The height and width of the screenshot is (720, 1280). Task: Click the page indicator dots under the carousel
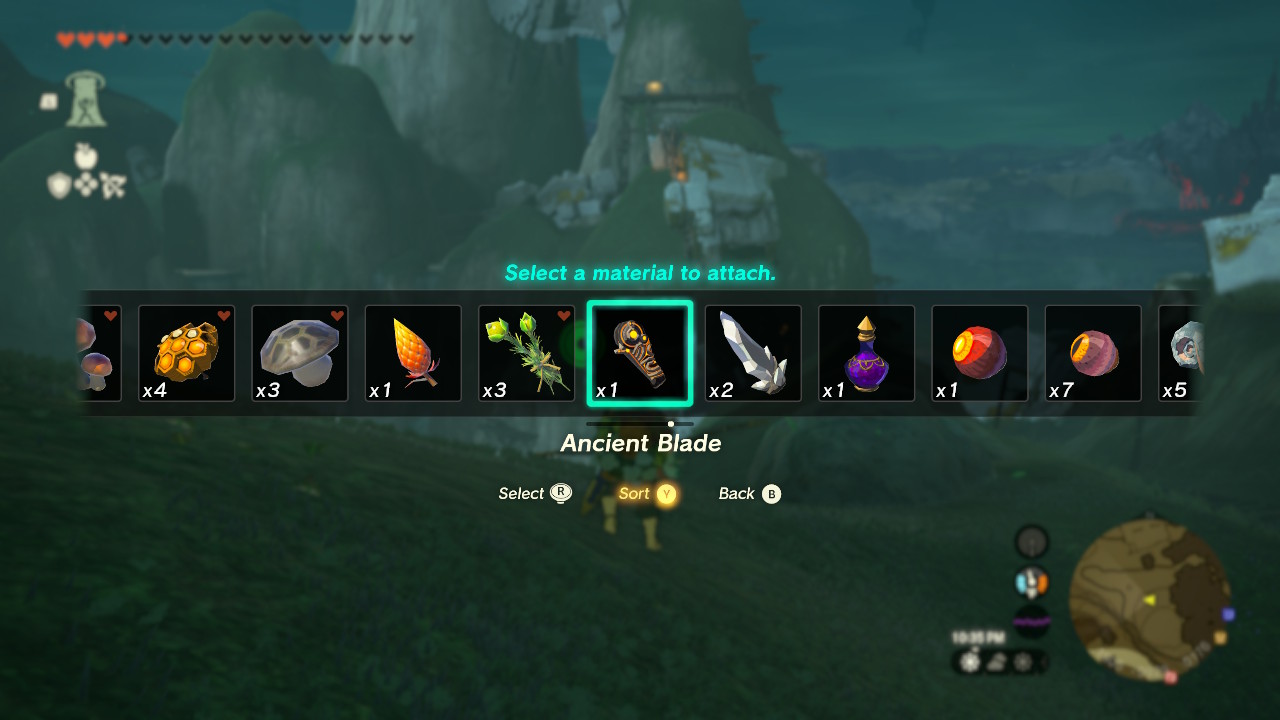coord(669,423)
